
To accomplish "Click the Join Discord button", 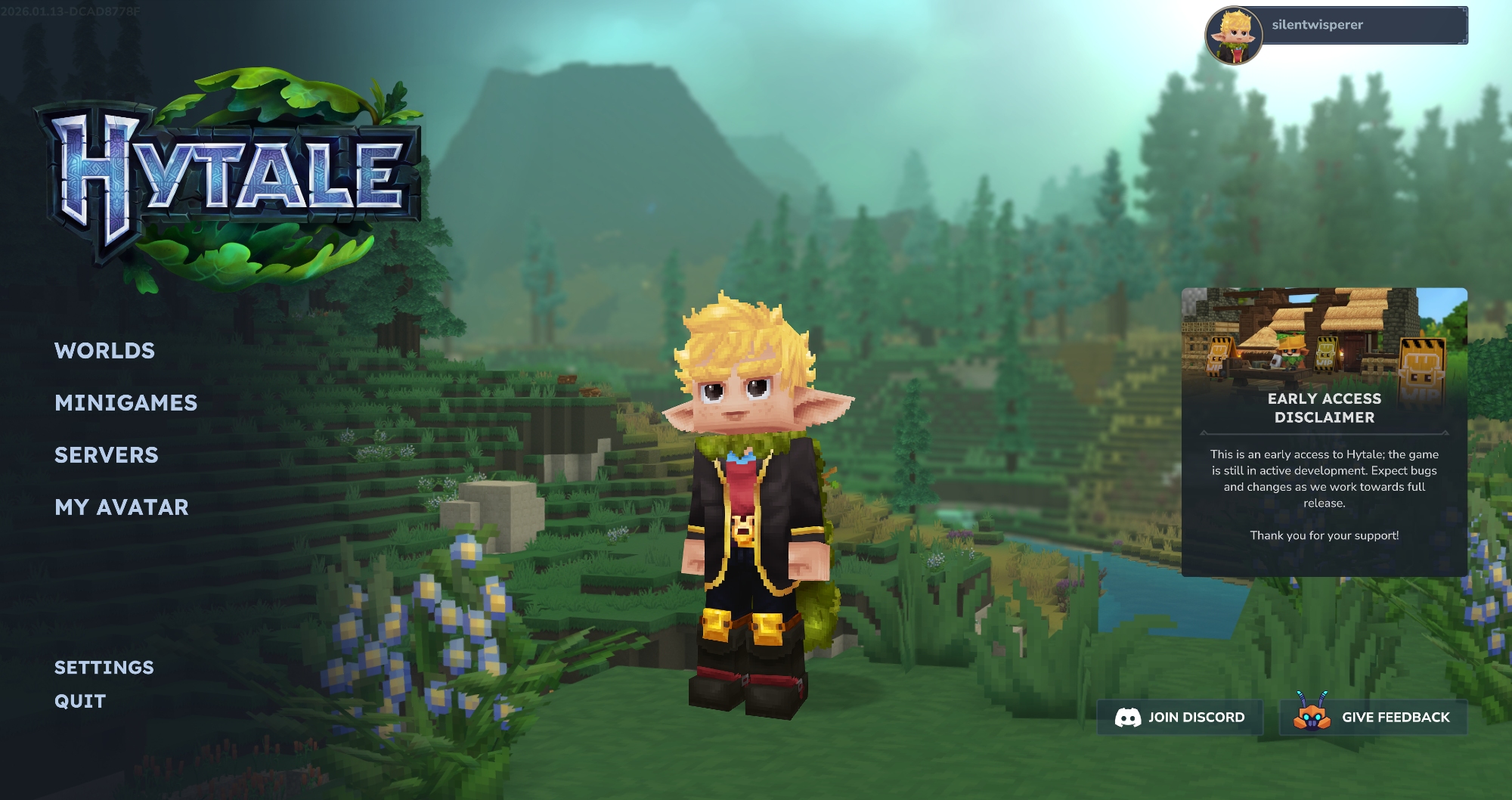I will tap(1180, 717).
